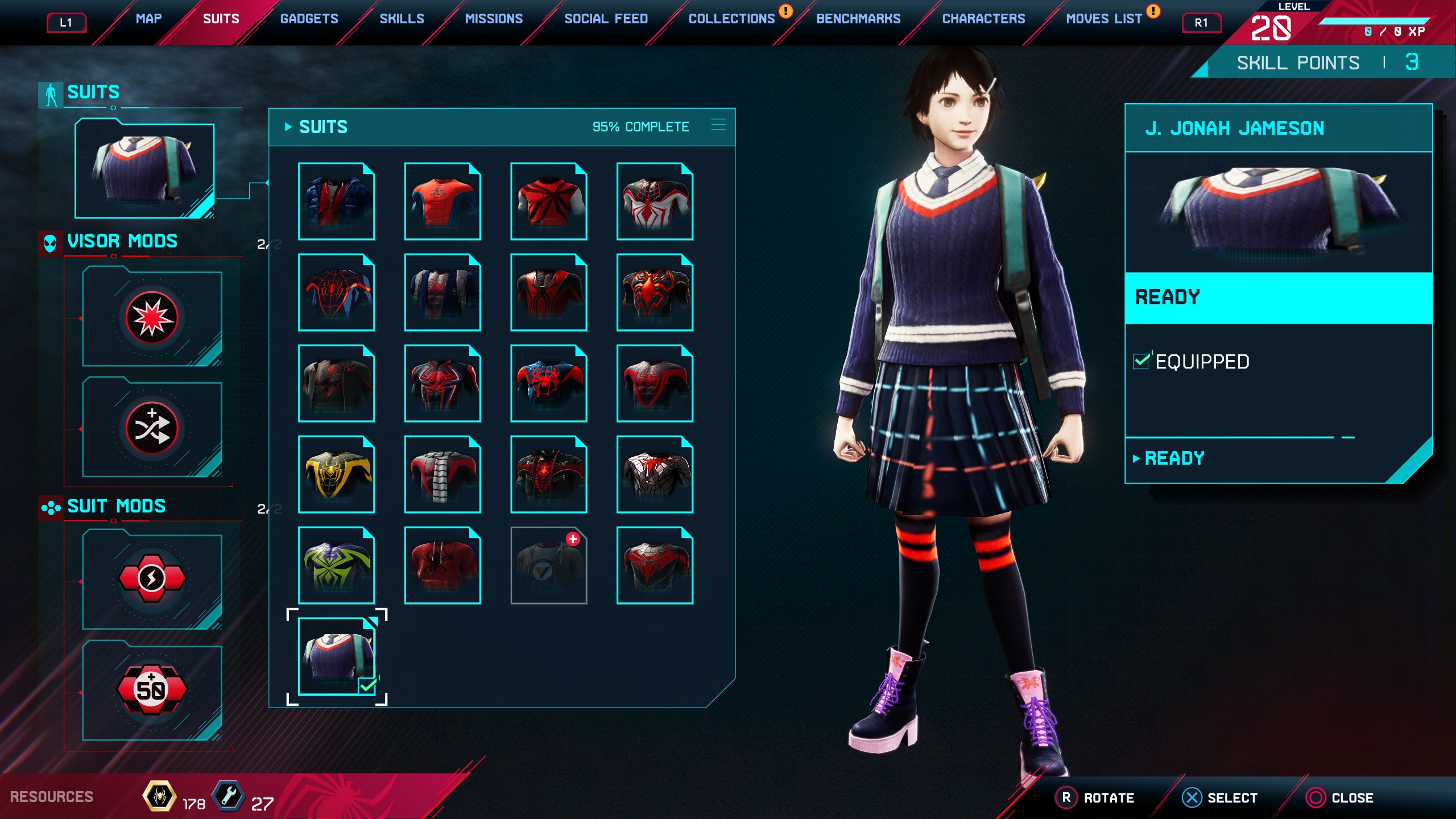The width and height of the screenshot is (1456, 819).
Task: Choose the equipped school sweater suit tile
Action: (x=336, y=656)
